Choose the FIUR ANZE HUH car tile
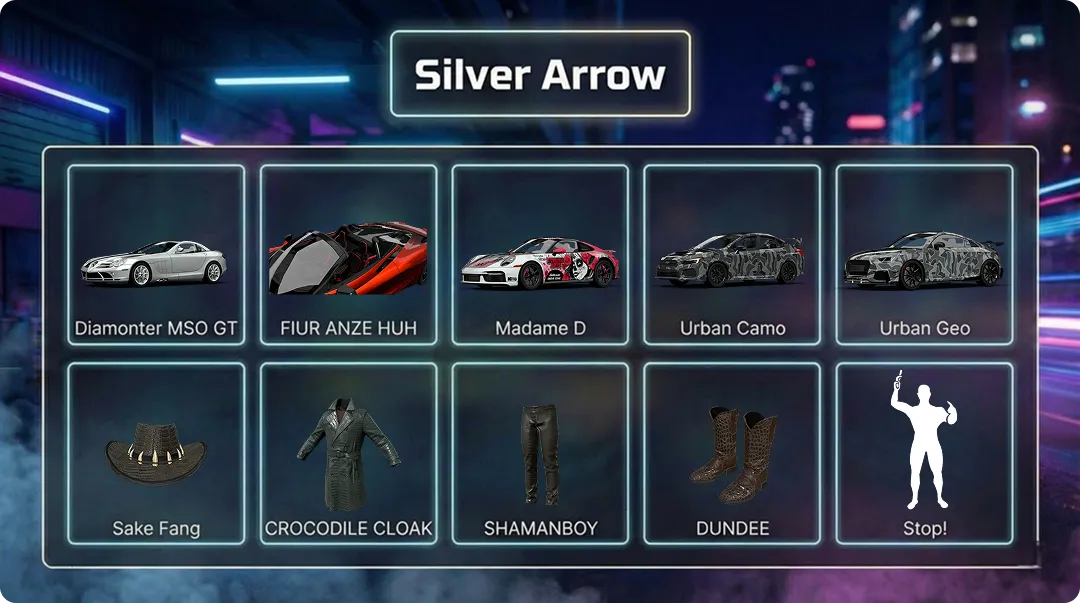1080x603 pixels. click(348, 255)
